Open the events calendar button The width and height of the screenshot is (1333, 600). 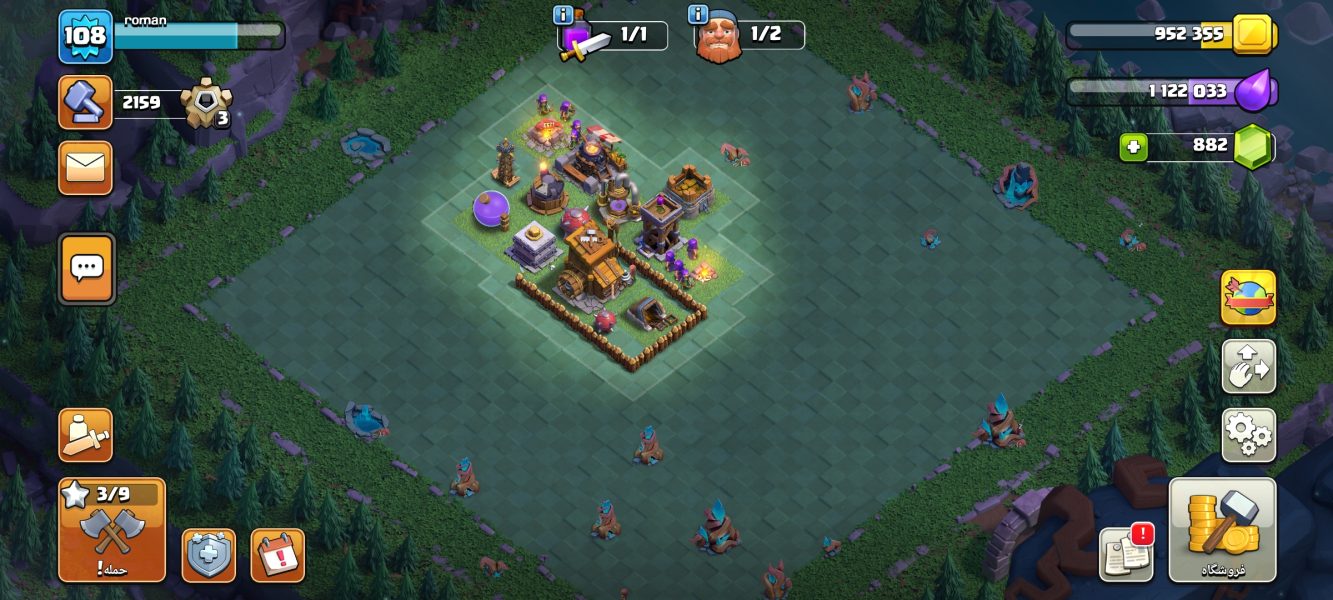click(277, 555)
